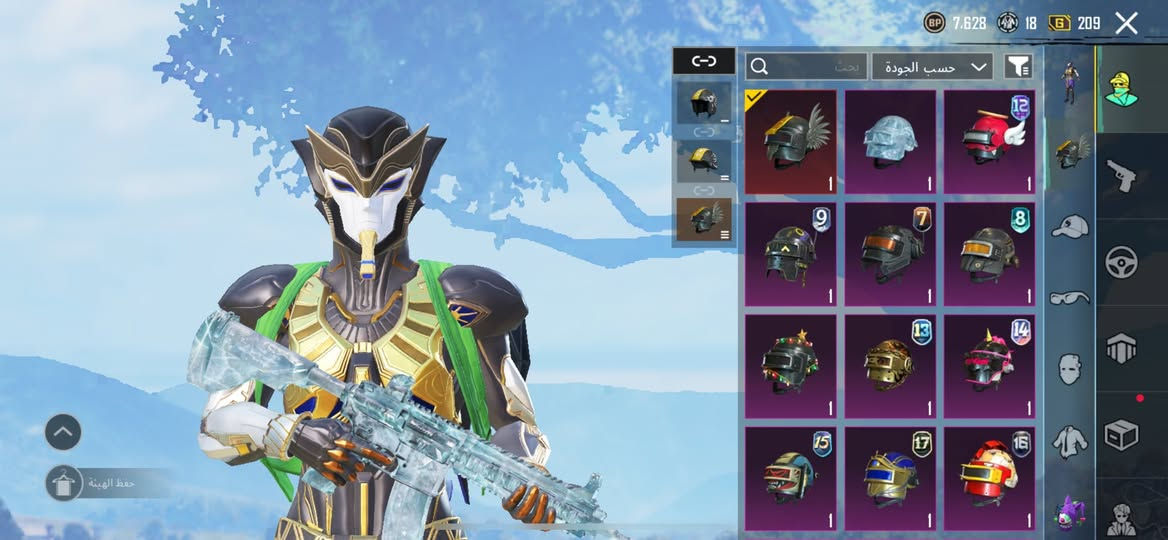Open the quality sort dropdown
Screen dimensions: 1168x540
tap(932, 67)
